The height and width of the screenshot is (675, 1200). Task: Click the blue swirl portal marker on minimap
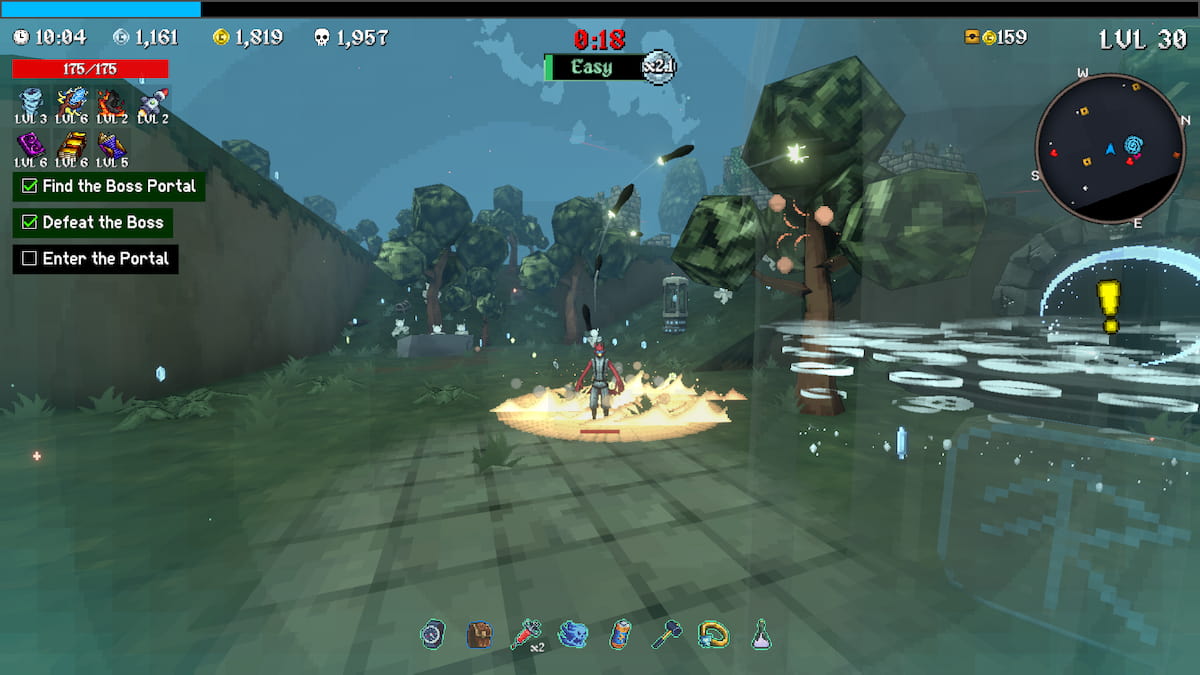tap(1134, 148)
